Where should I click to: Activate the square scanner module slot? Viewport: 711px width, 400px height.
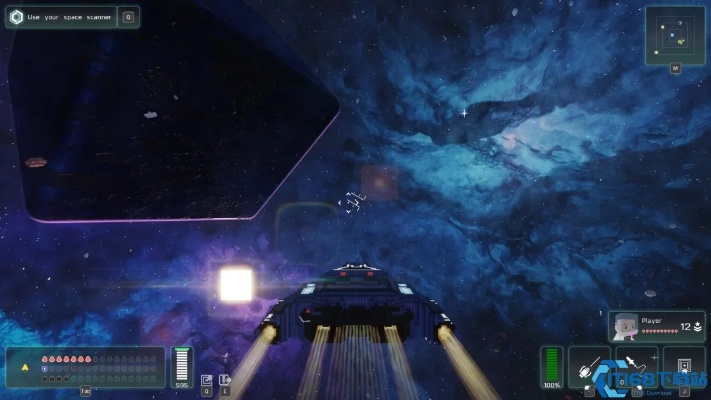pyautogui.click(x=684, y=366)
